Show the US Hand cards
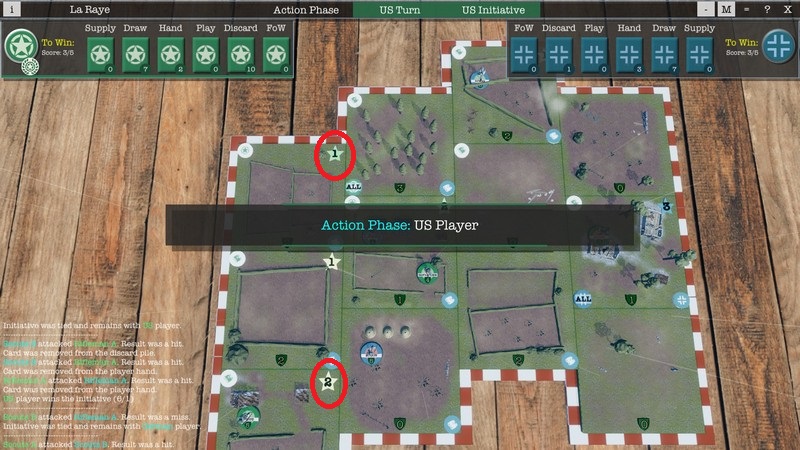 171,53
